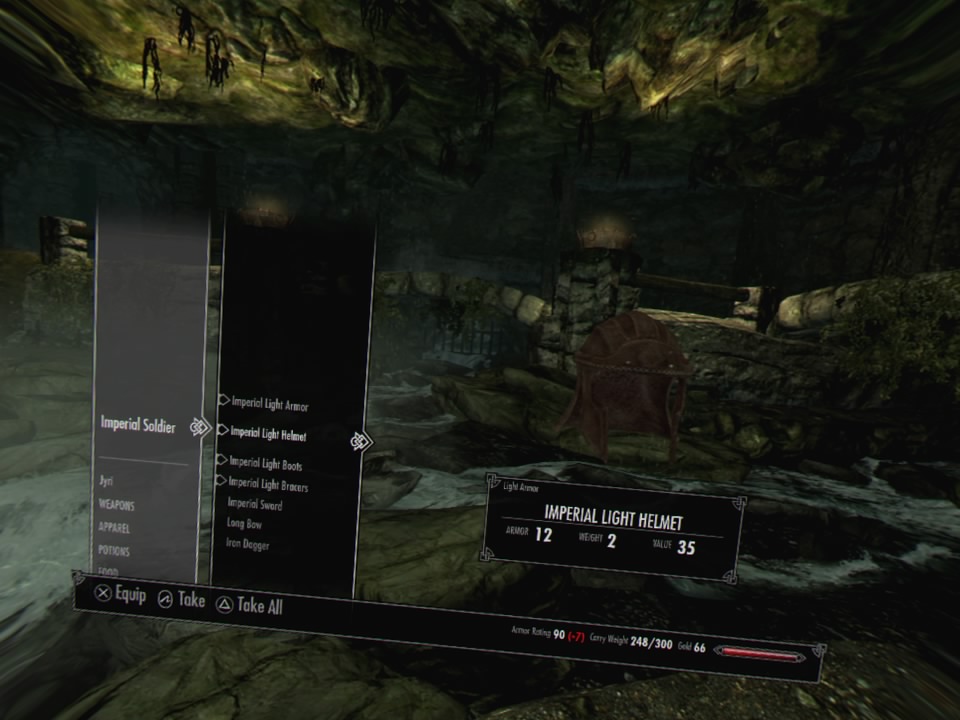
Task: Open the Apparel category
Action: 114,528
